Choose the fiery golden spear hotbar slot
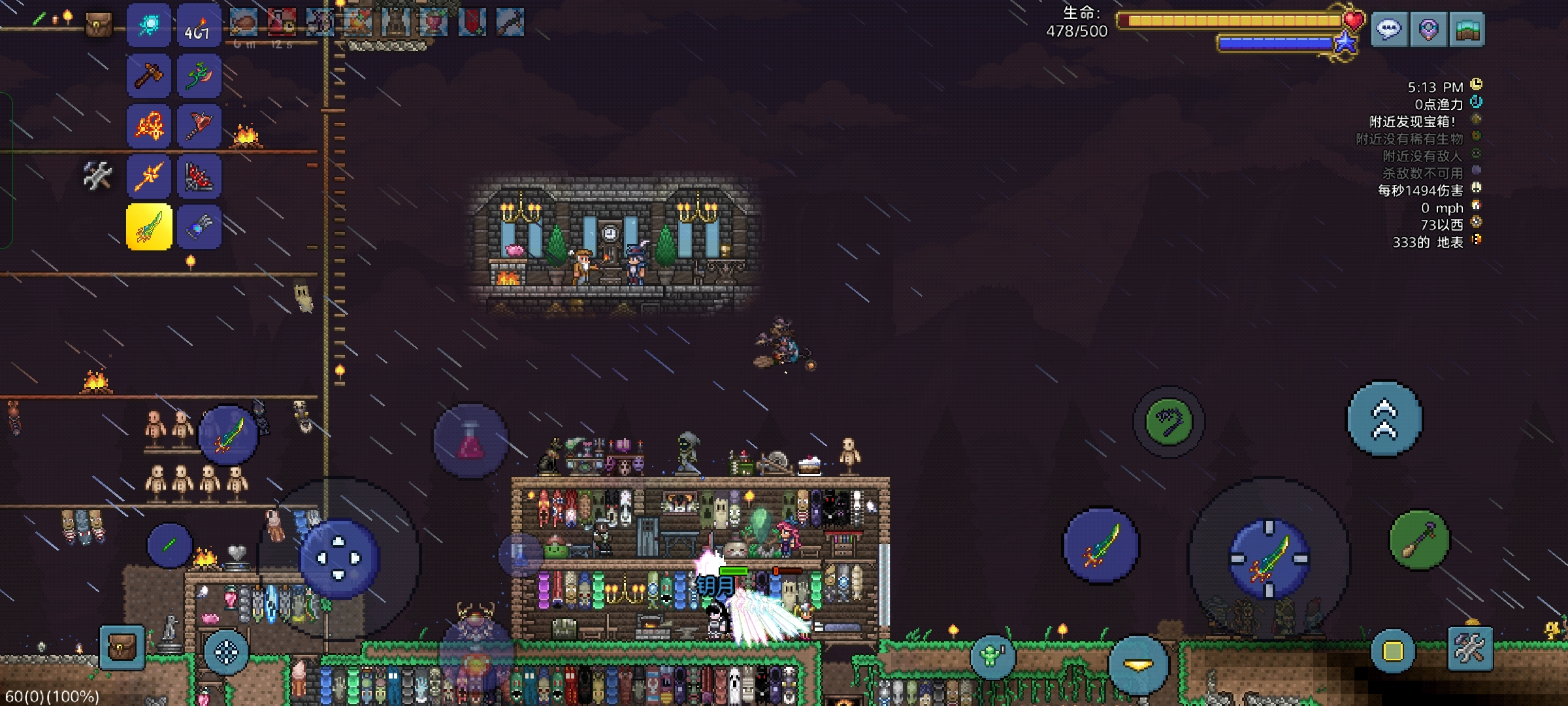Screen dimensions: 1568x706 tap(148, 176)
